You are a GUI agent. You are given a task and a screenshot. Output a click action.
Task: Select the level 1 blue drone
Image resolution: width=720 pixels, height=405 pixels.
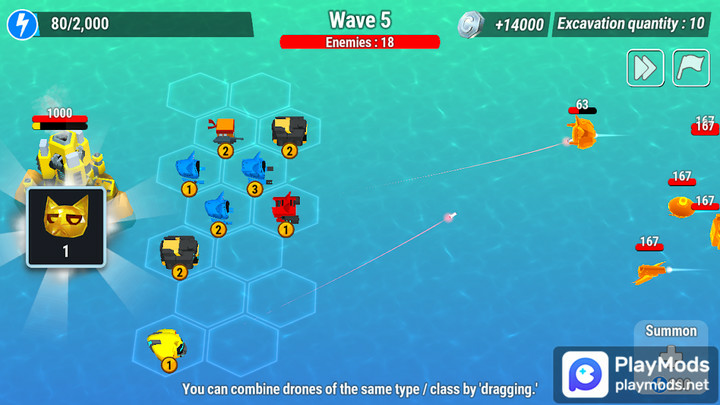point(189,167)
